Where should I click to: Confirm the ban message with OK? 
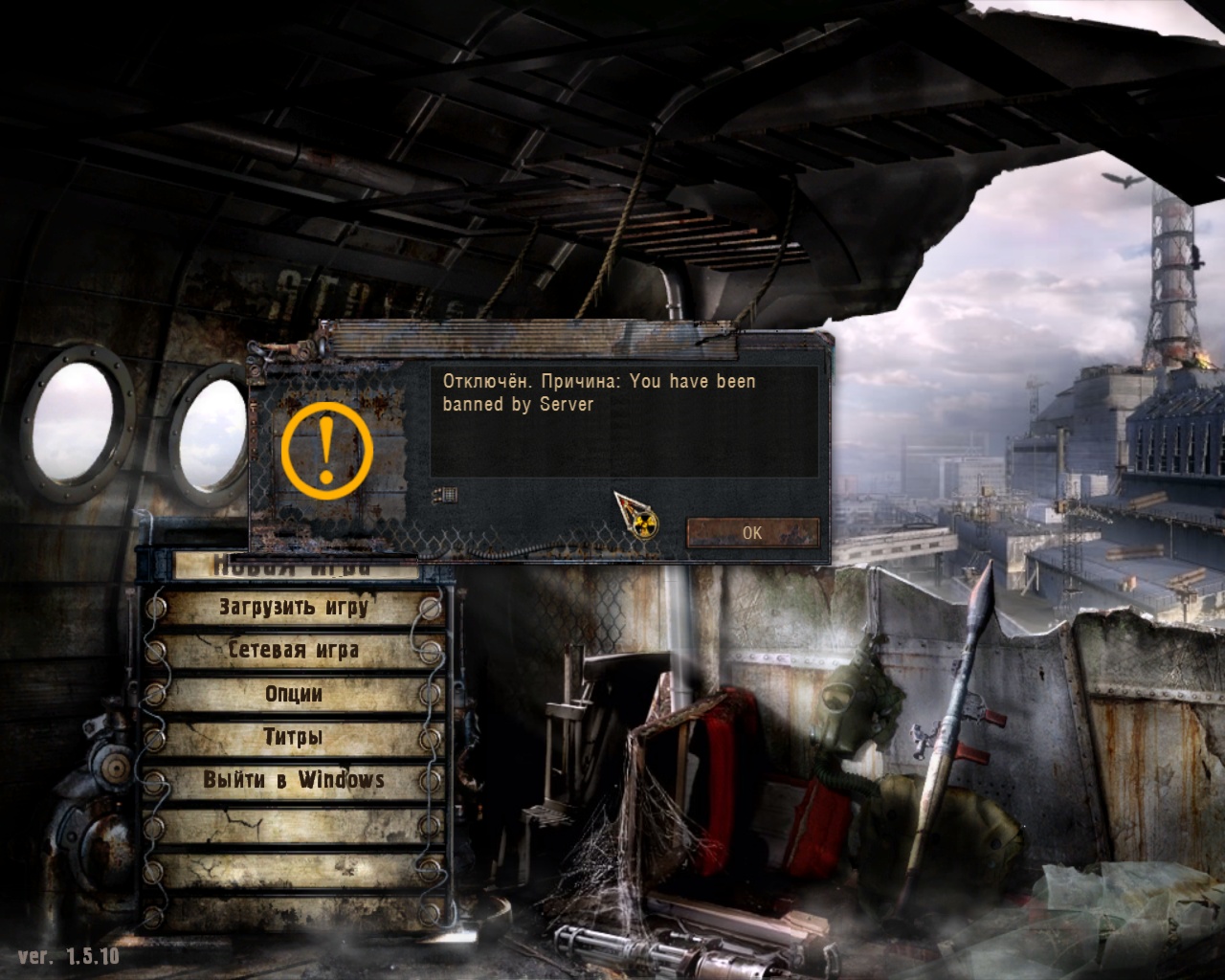pos(752,532)
